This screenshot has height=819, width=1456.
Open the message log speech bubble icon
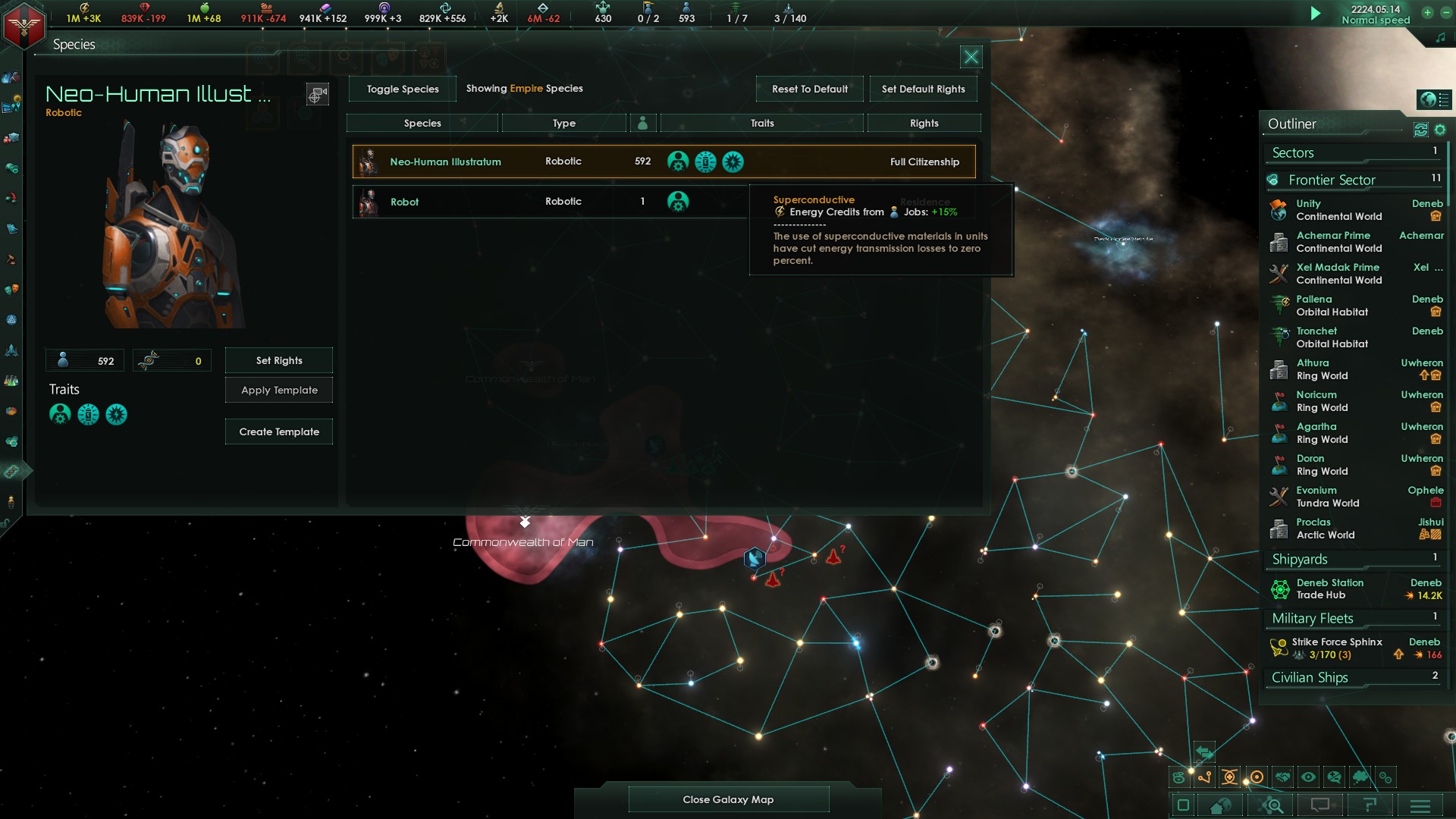click(1320, 805)
